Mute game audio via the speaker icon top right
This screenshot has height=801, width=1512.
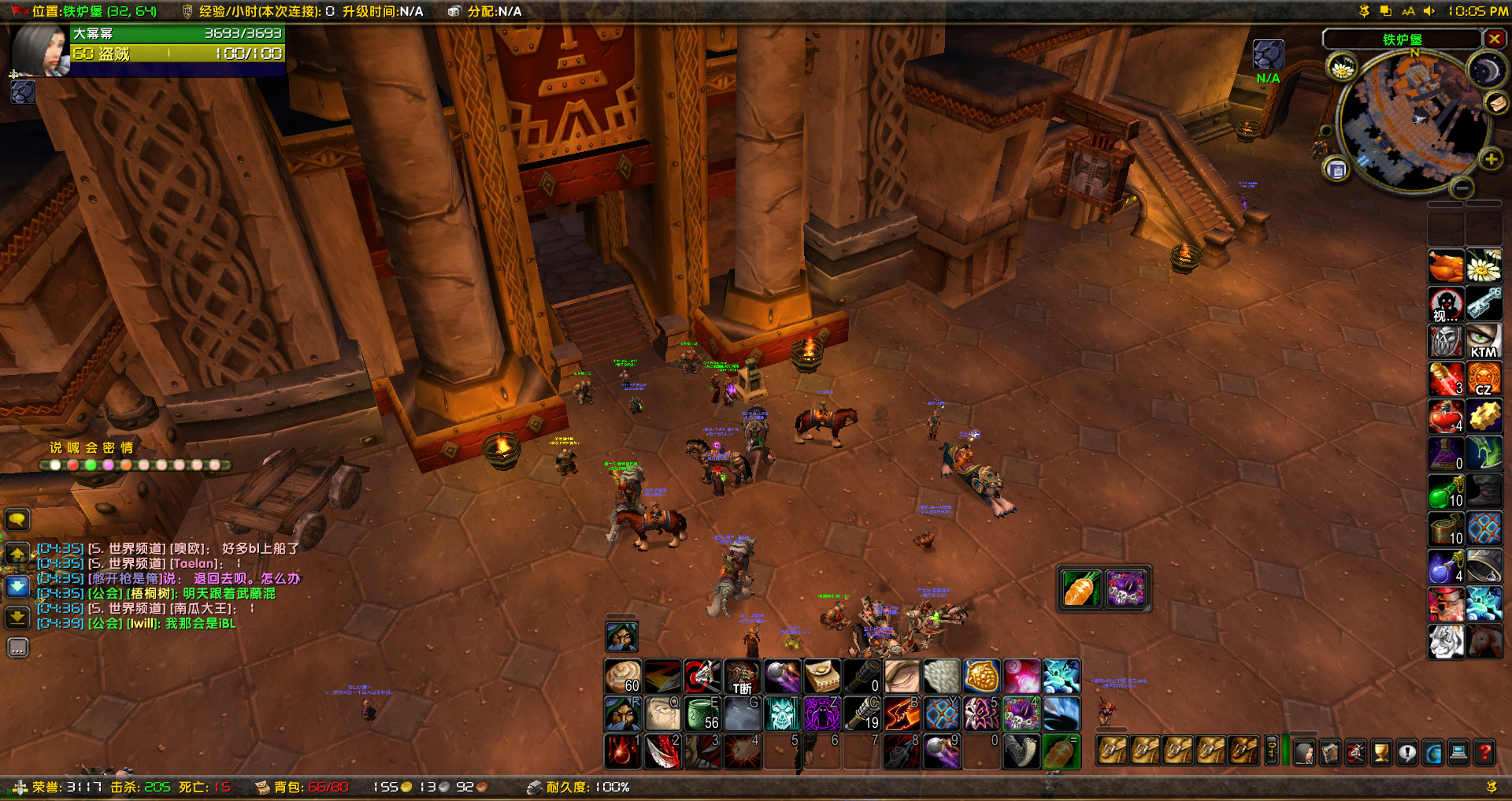pyautogui.click(x=1428, y=11)
